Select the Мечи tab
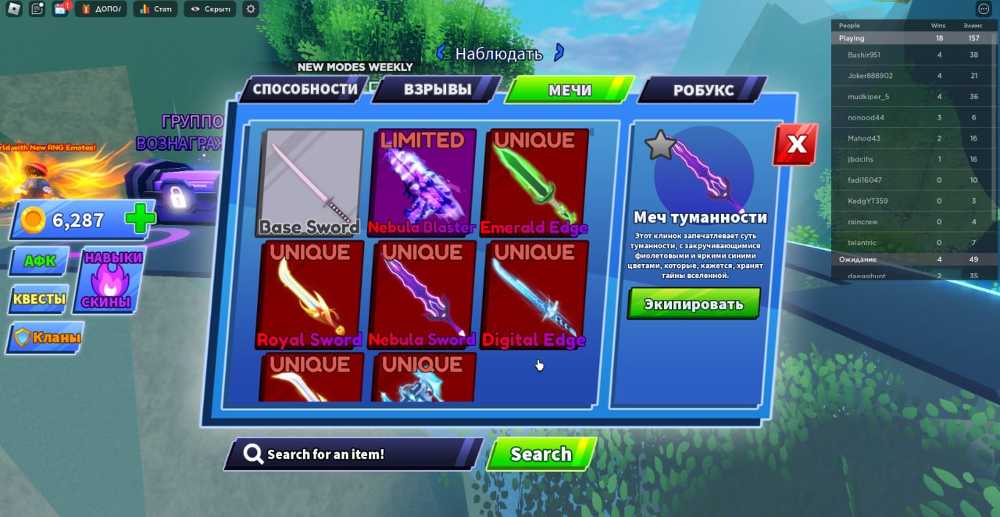Viewport: 1000px width, 517px height. (x=569, y=90)
